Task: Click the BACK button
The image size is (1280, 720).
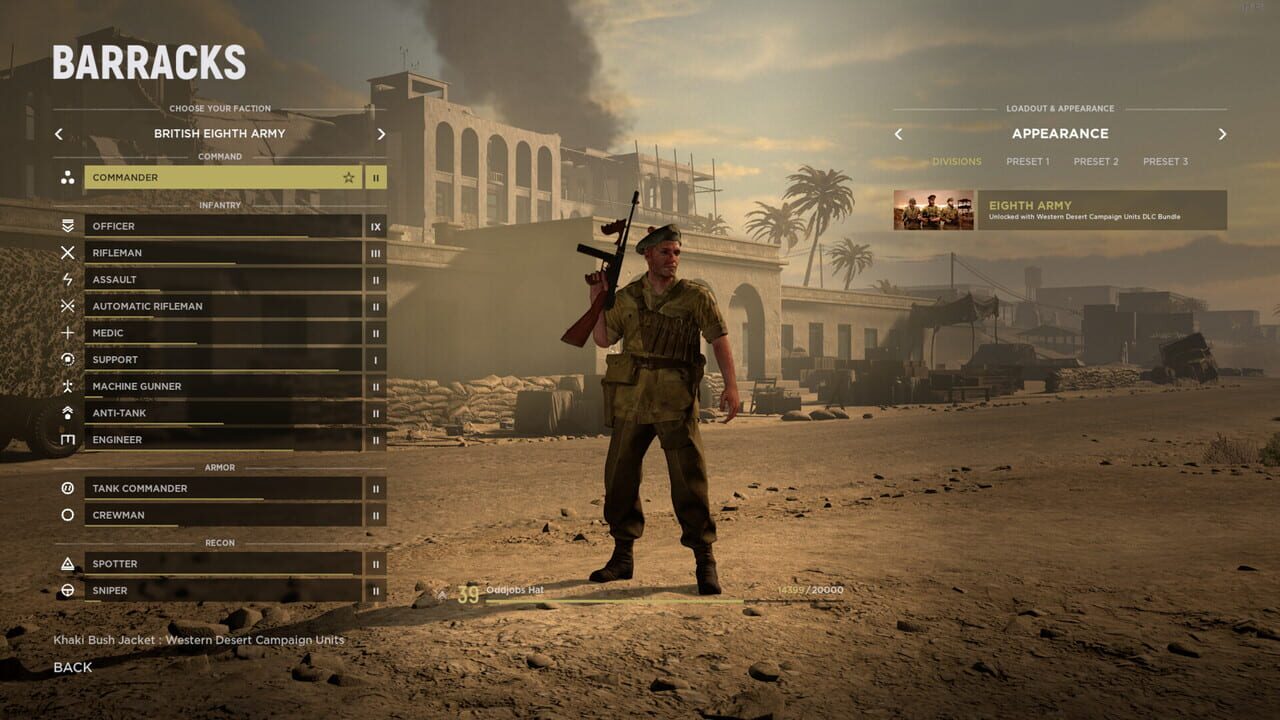Action: coord(73,667)
